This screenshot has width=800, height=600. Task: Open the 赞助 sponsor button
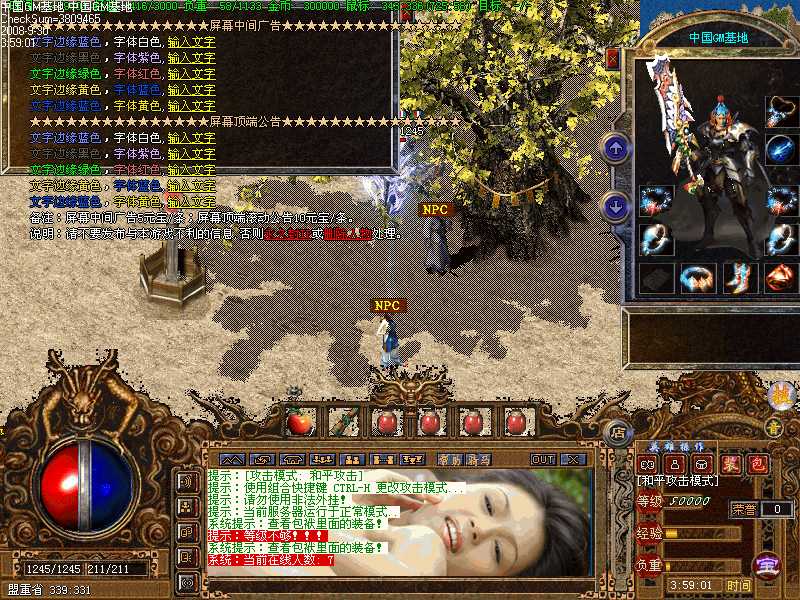point(449,459)
